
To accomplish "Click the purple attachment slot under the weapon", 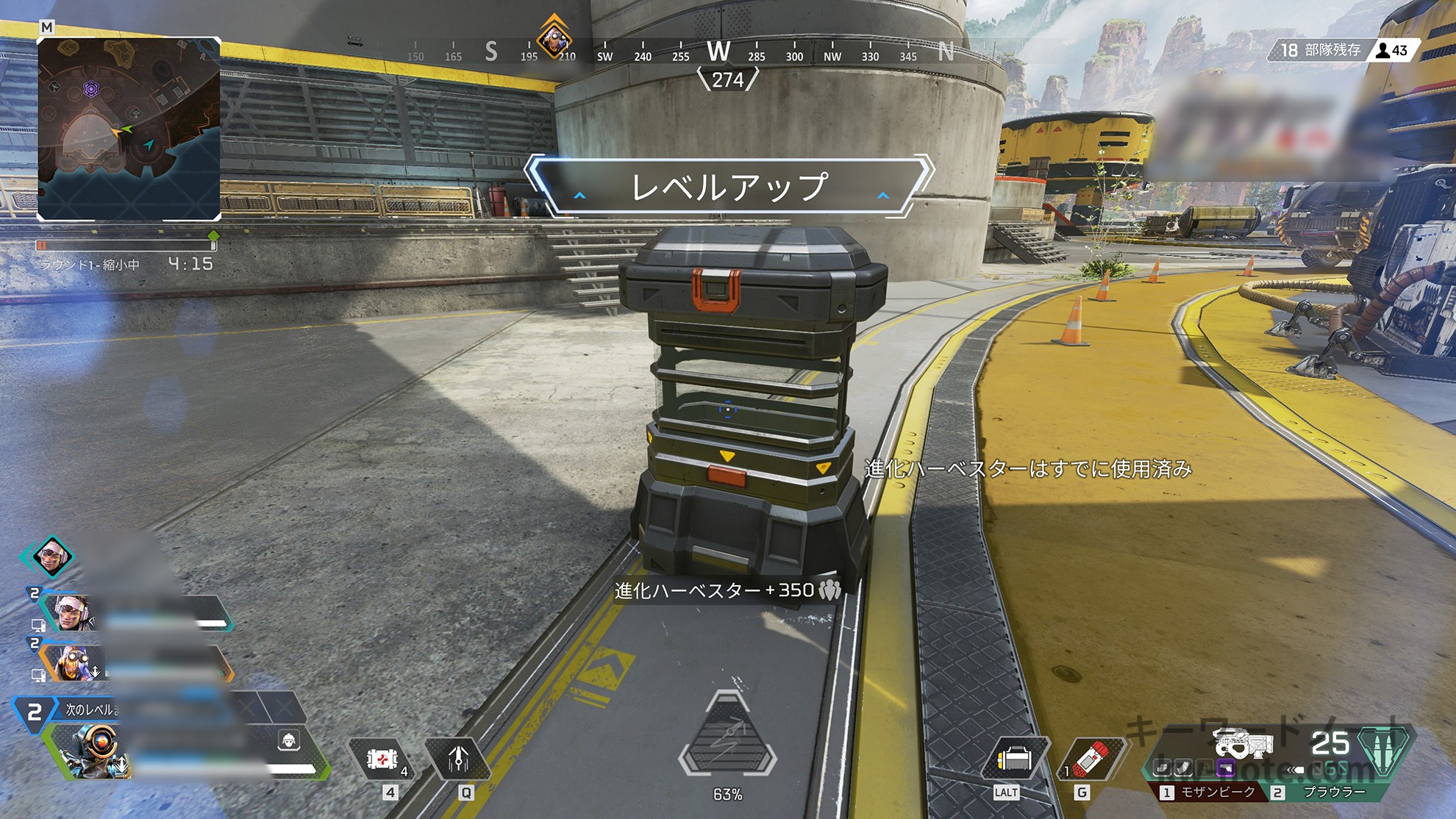I will [1226, 769].
